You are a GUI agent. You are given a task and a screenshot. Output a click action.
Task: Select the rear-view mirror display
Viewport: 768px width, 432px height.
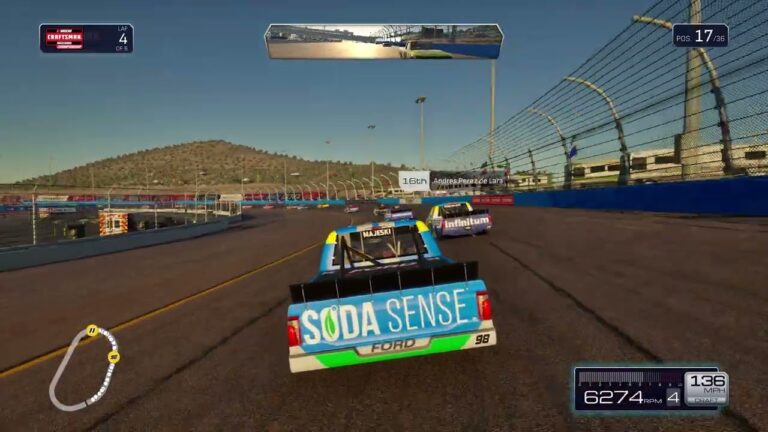tap(384, 42)
